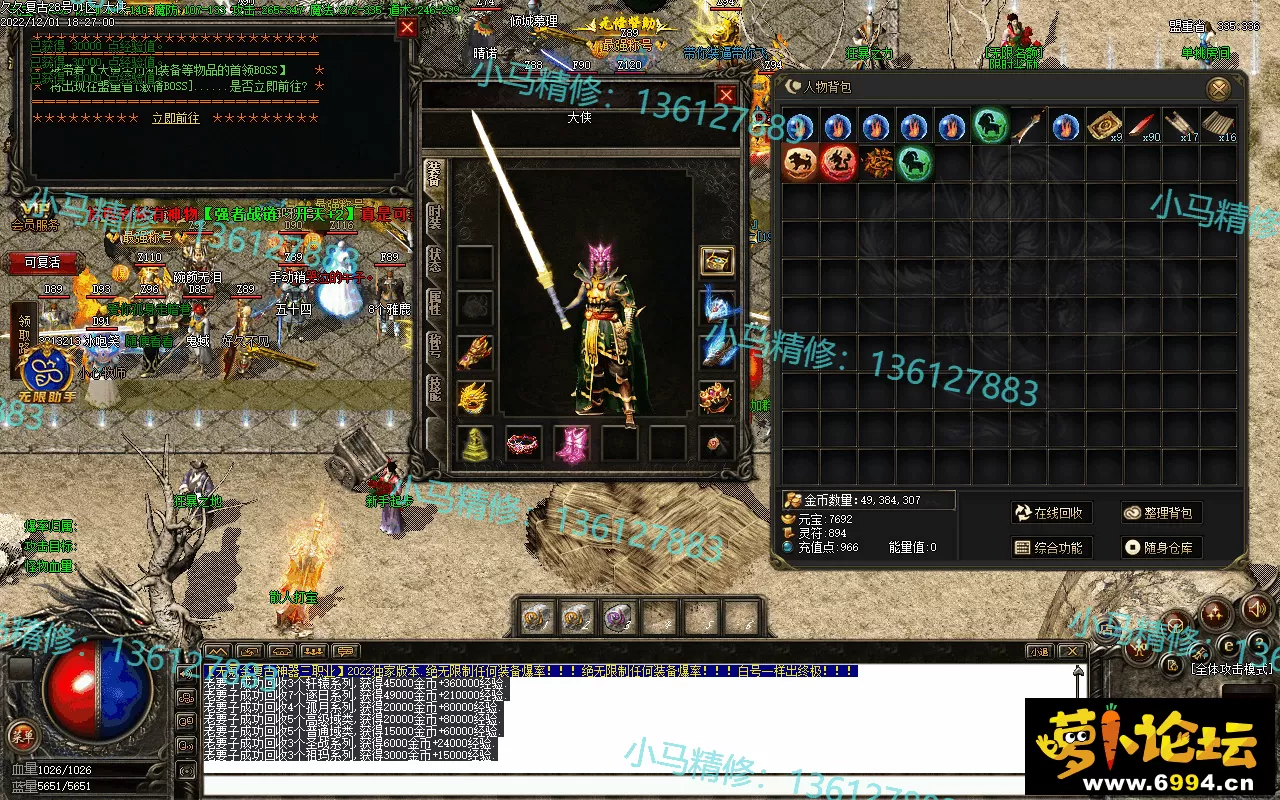Open the round 菜单 menu button

tap(21, 736)
